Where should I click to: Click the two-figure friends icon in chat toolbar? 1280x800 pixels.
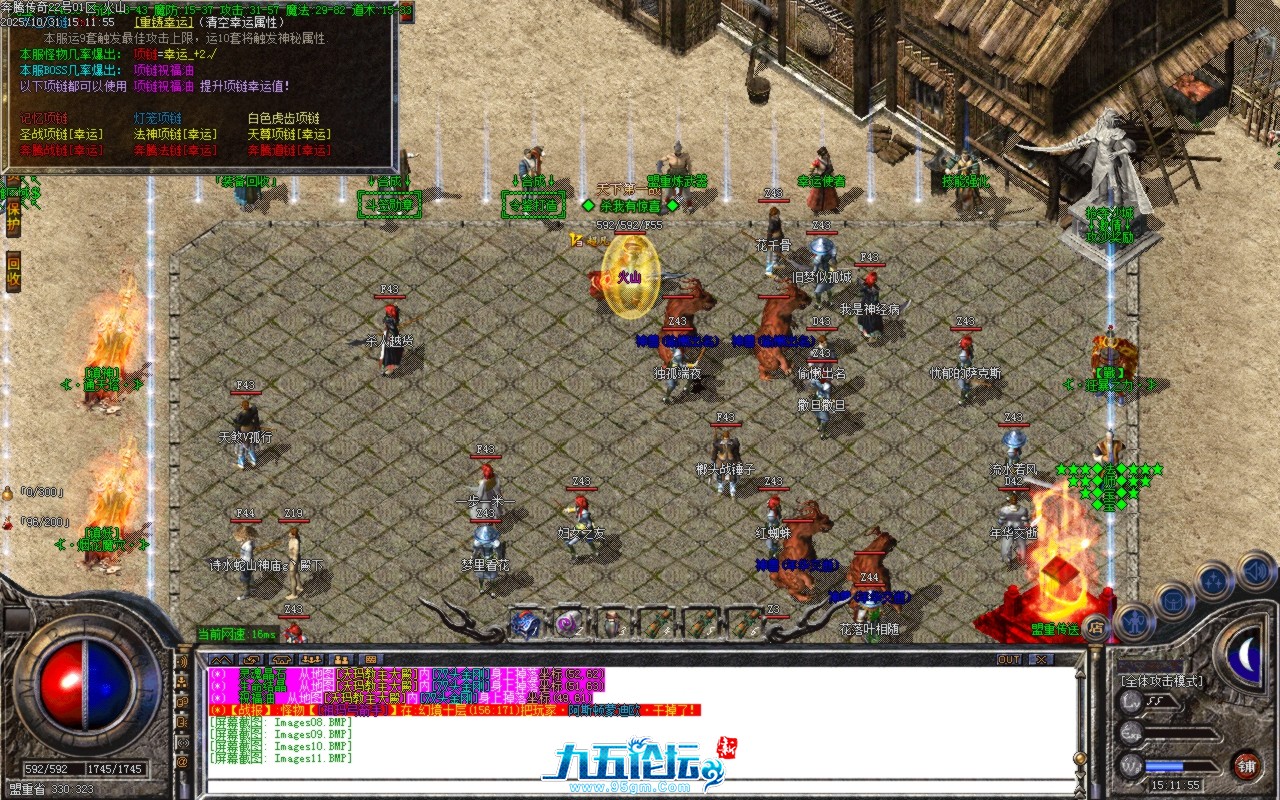(x=341, y=658)
